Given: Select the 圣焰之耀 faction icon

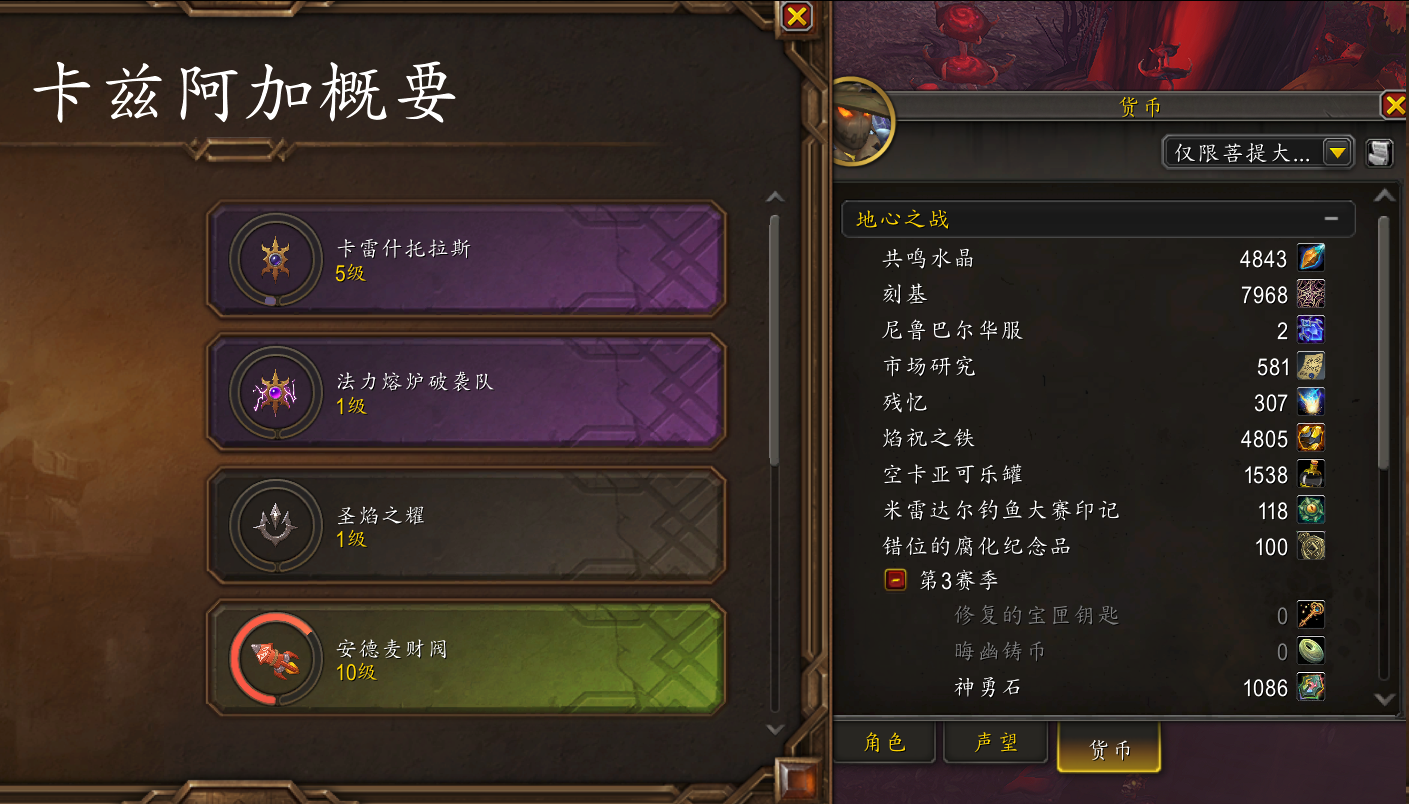Looking at the screenshot, I should tap(275, 524).
